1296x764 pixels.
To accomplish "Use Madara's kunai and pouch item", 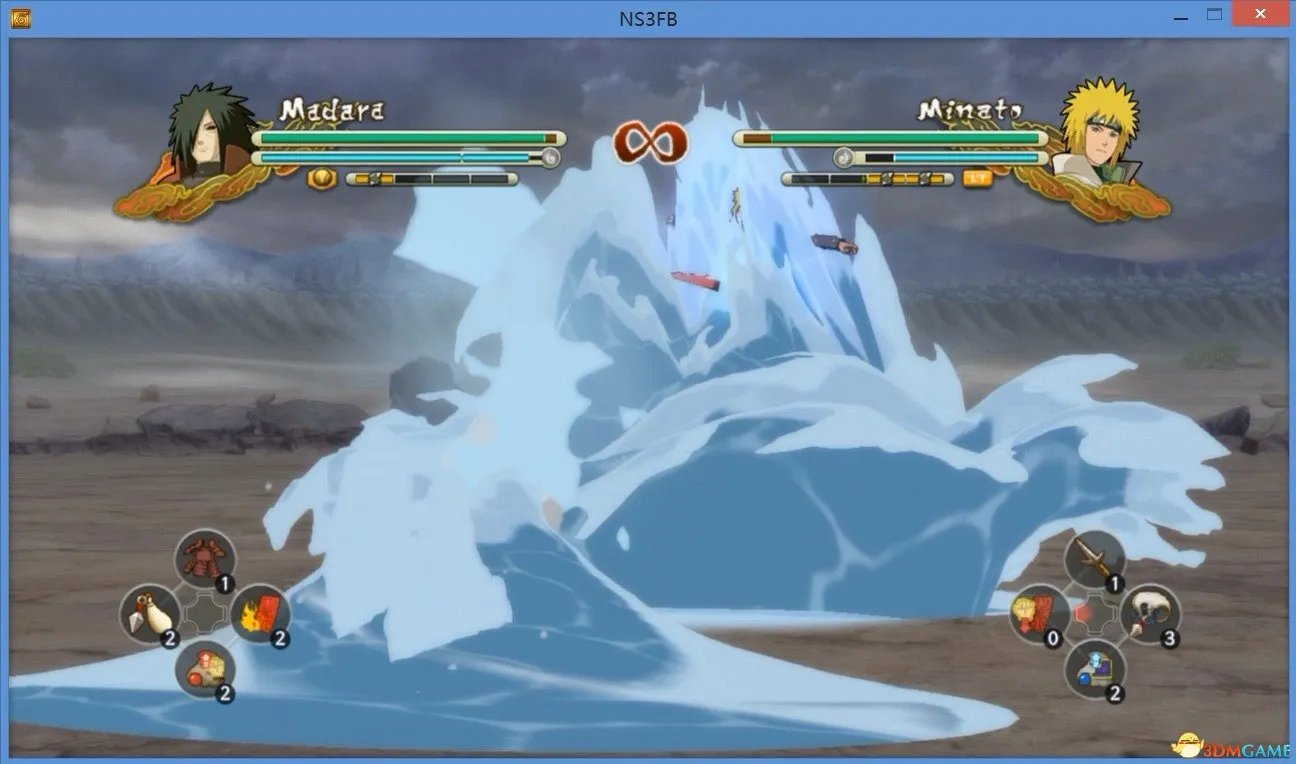I will (x=150, y=613).
